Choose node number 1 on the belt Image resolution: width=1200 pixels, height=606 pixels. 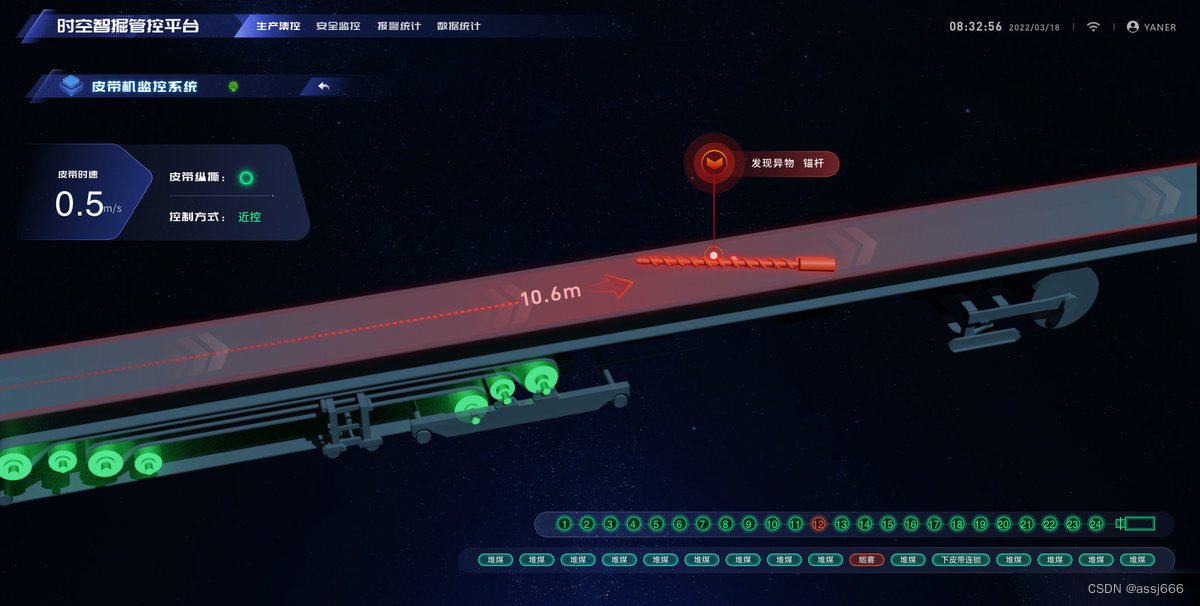565,524
